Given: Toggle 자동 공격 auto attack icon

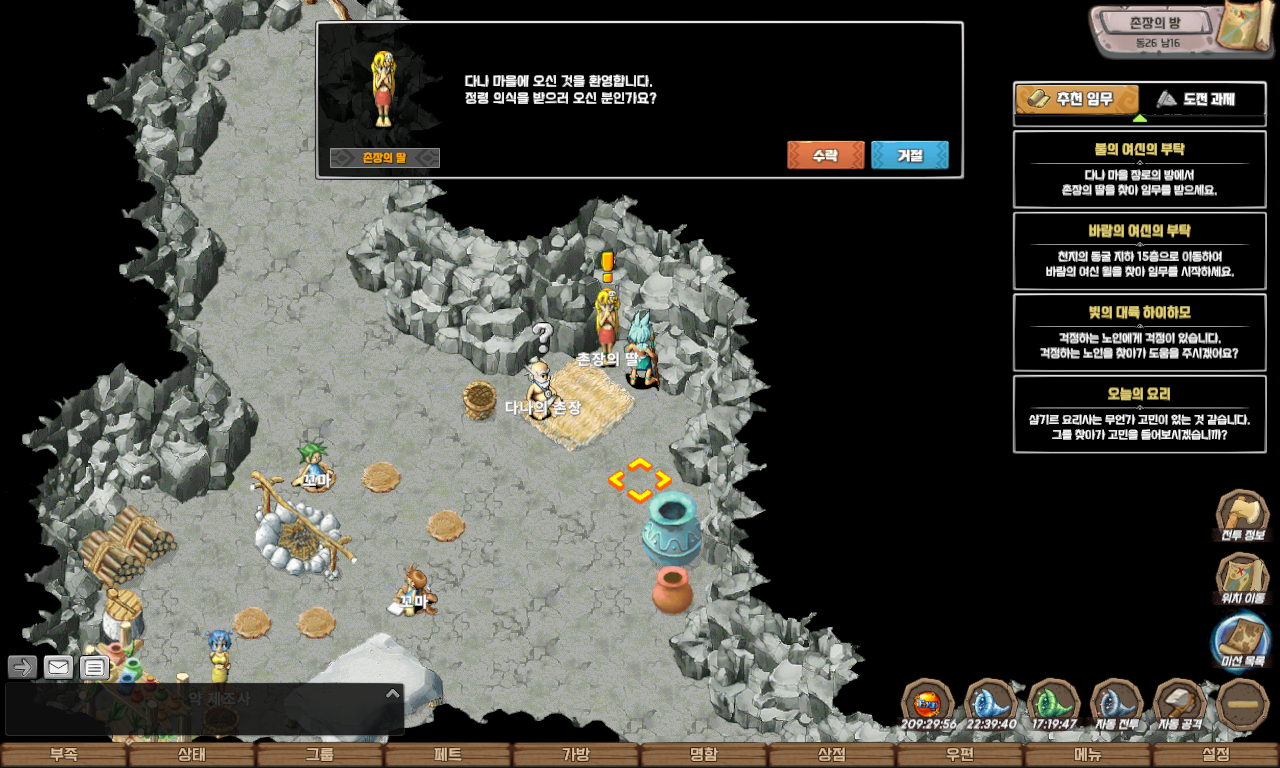Looking at the screenshot, I should pyautogui.click(x=1179, y=703).
